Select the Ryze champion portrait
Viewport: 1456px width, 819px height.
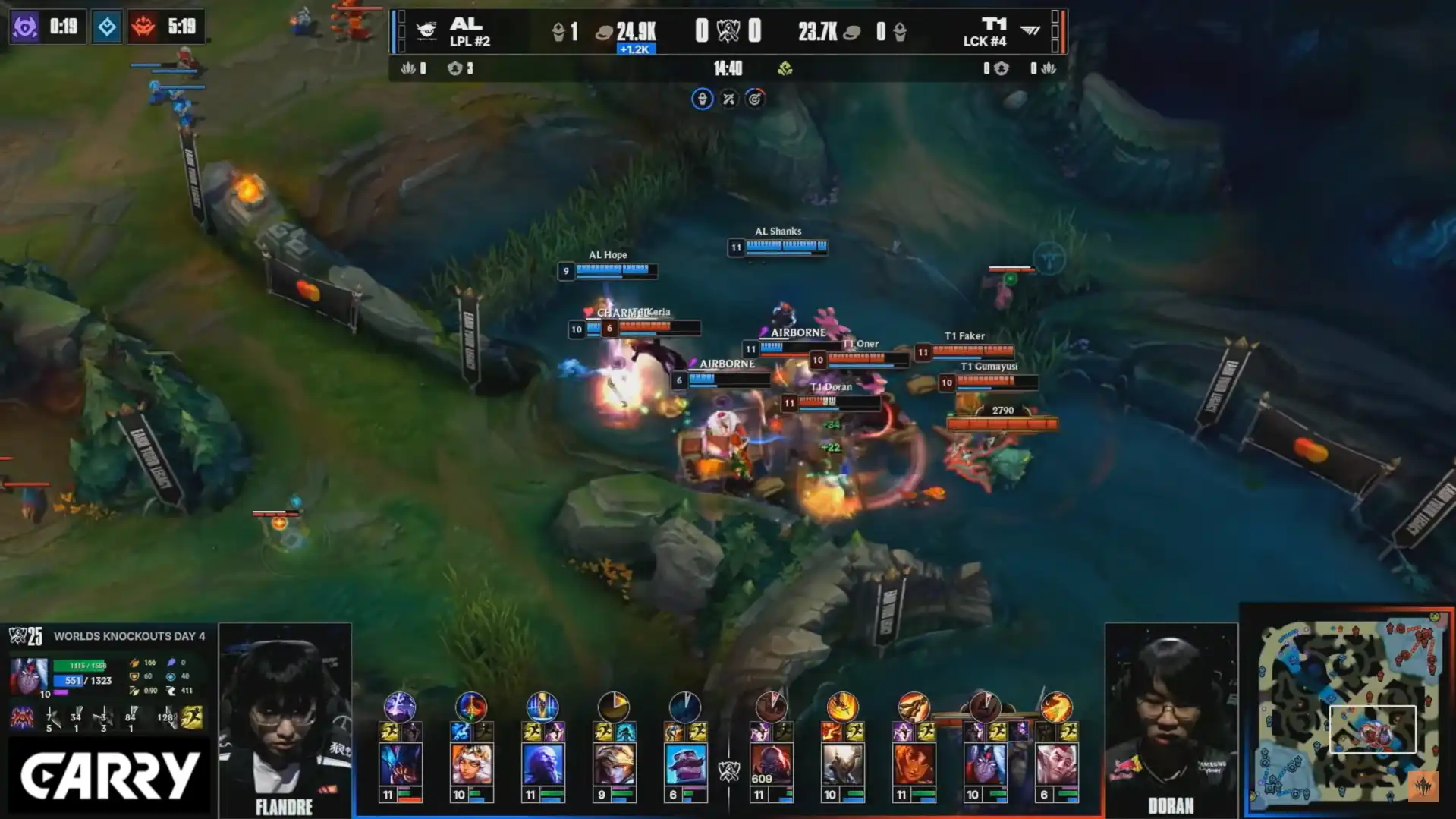pos(542,763)
